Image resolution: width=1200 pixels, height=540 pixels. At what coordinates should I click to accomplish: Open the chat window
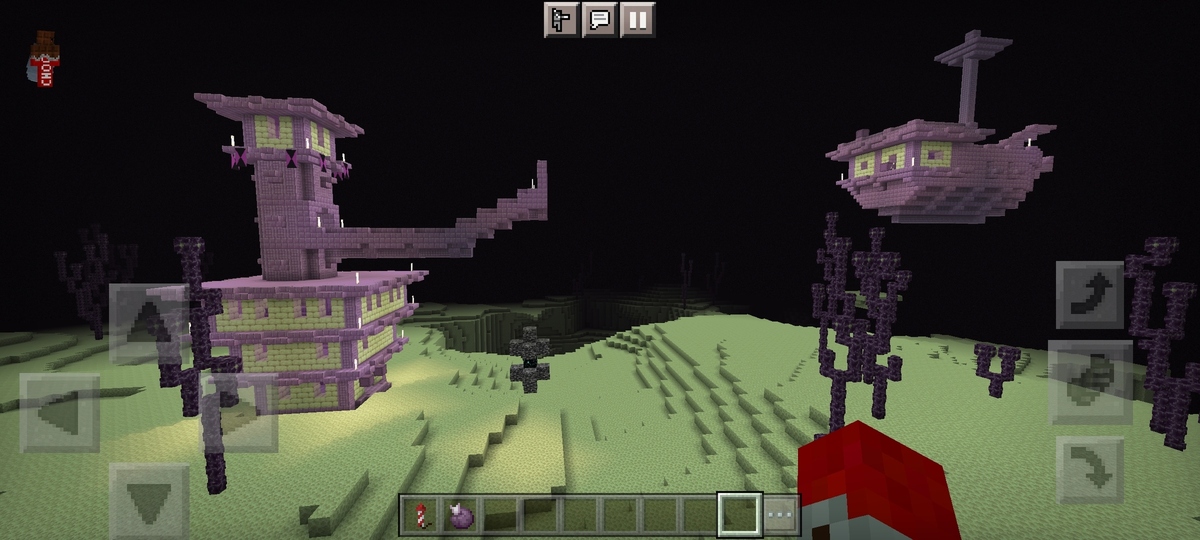point(599,19)
